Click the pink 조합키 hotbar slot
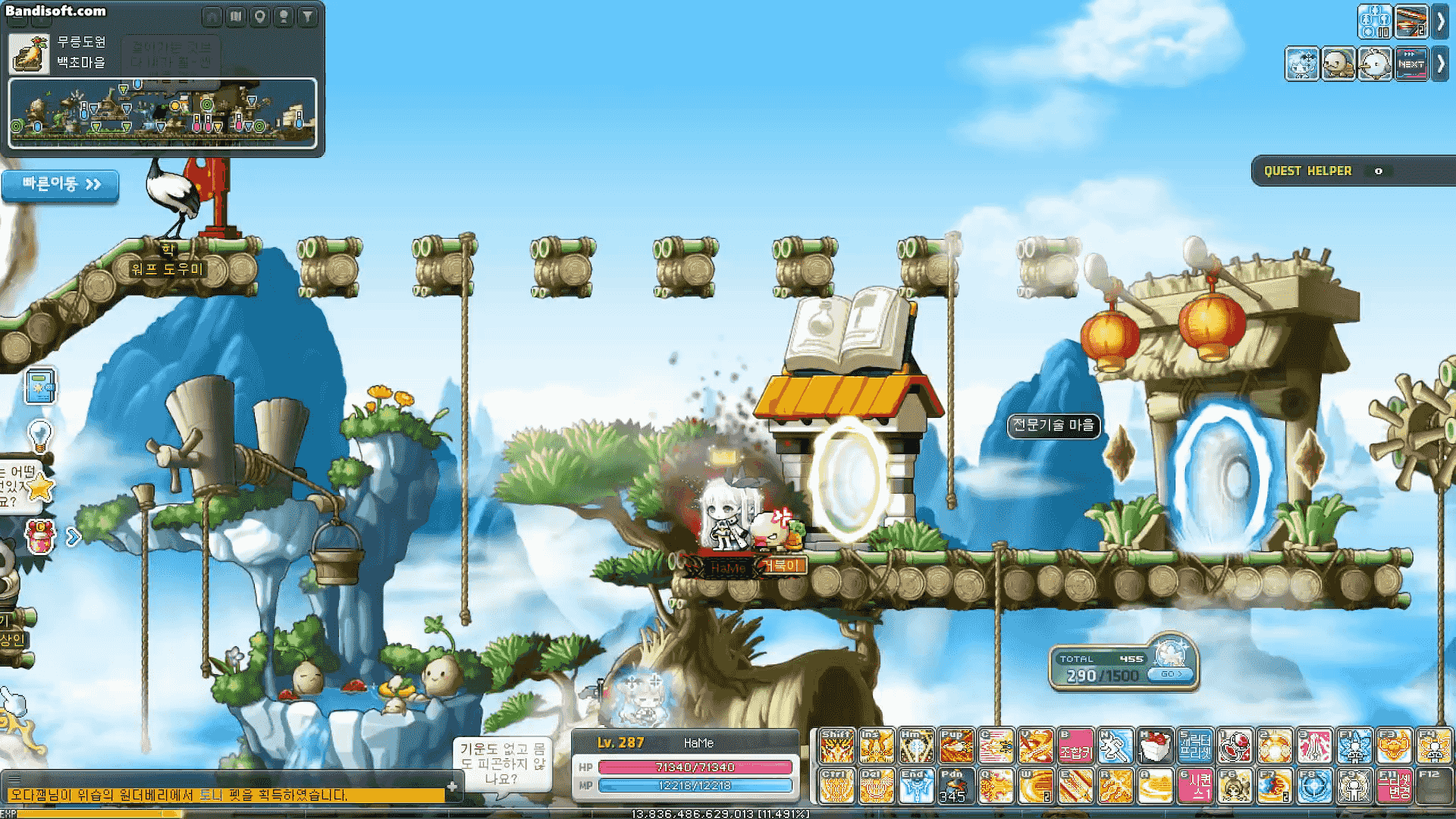Screen dimensions: 1456x819 tap(1076, 746)
